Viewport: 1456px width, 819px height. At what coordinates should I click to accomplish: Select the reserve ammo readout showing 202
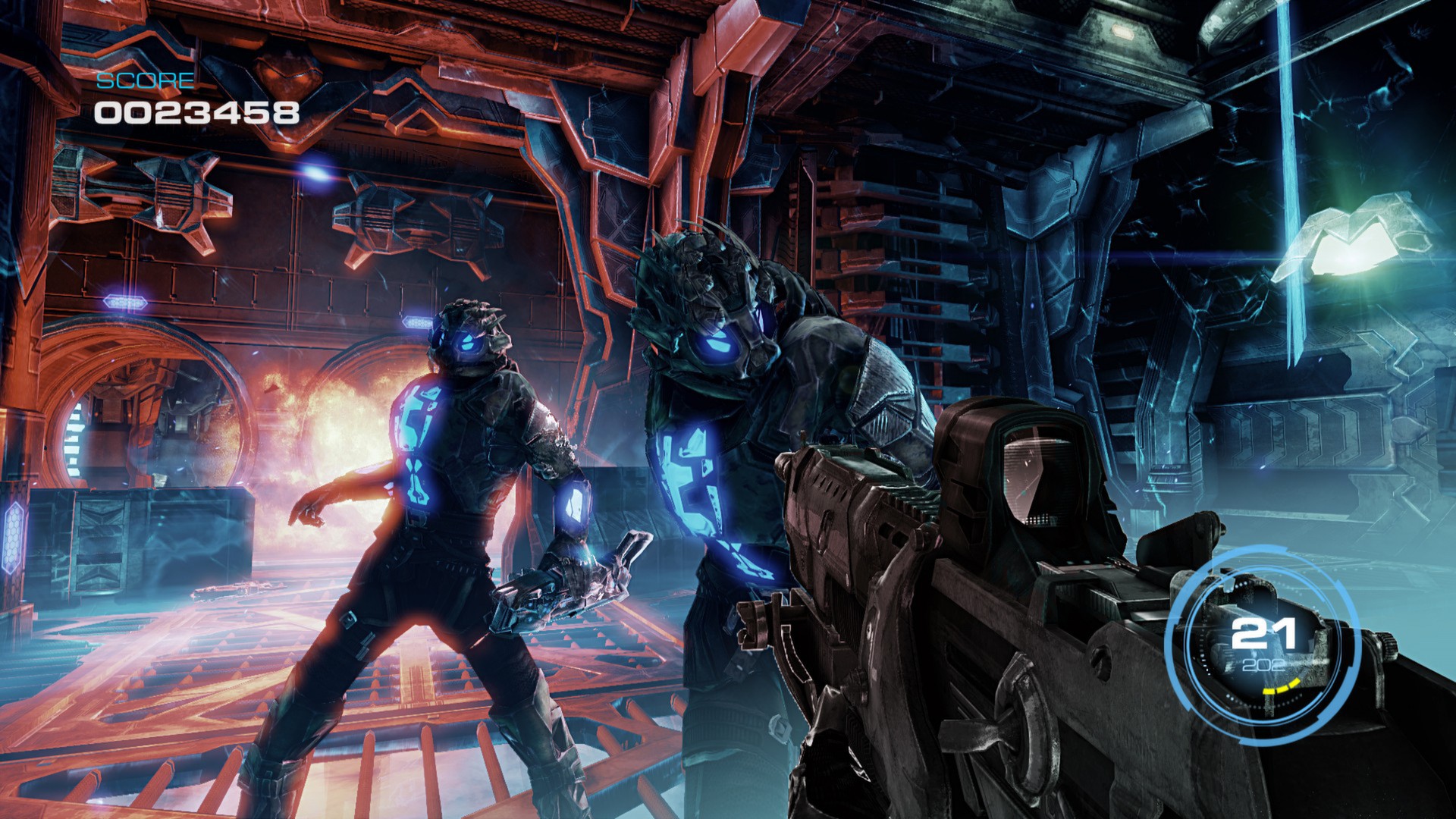click(1265, 666)
